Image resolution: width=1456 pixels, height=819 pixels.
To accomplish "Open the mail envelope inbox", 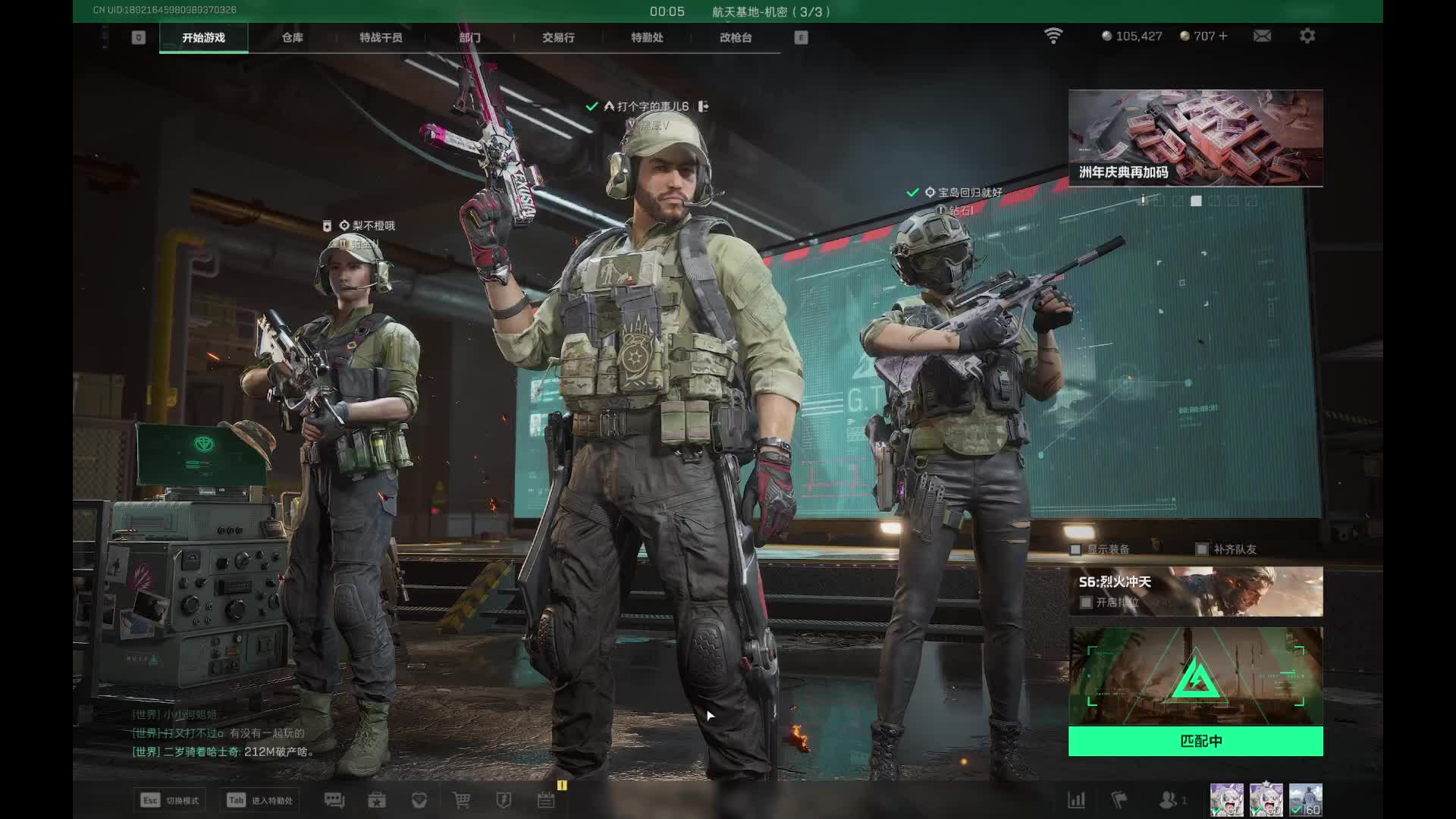I will 1262,36.
